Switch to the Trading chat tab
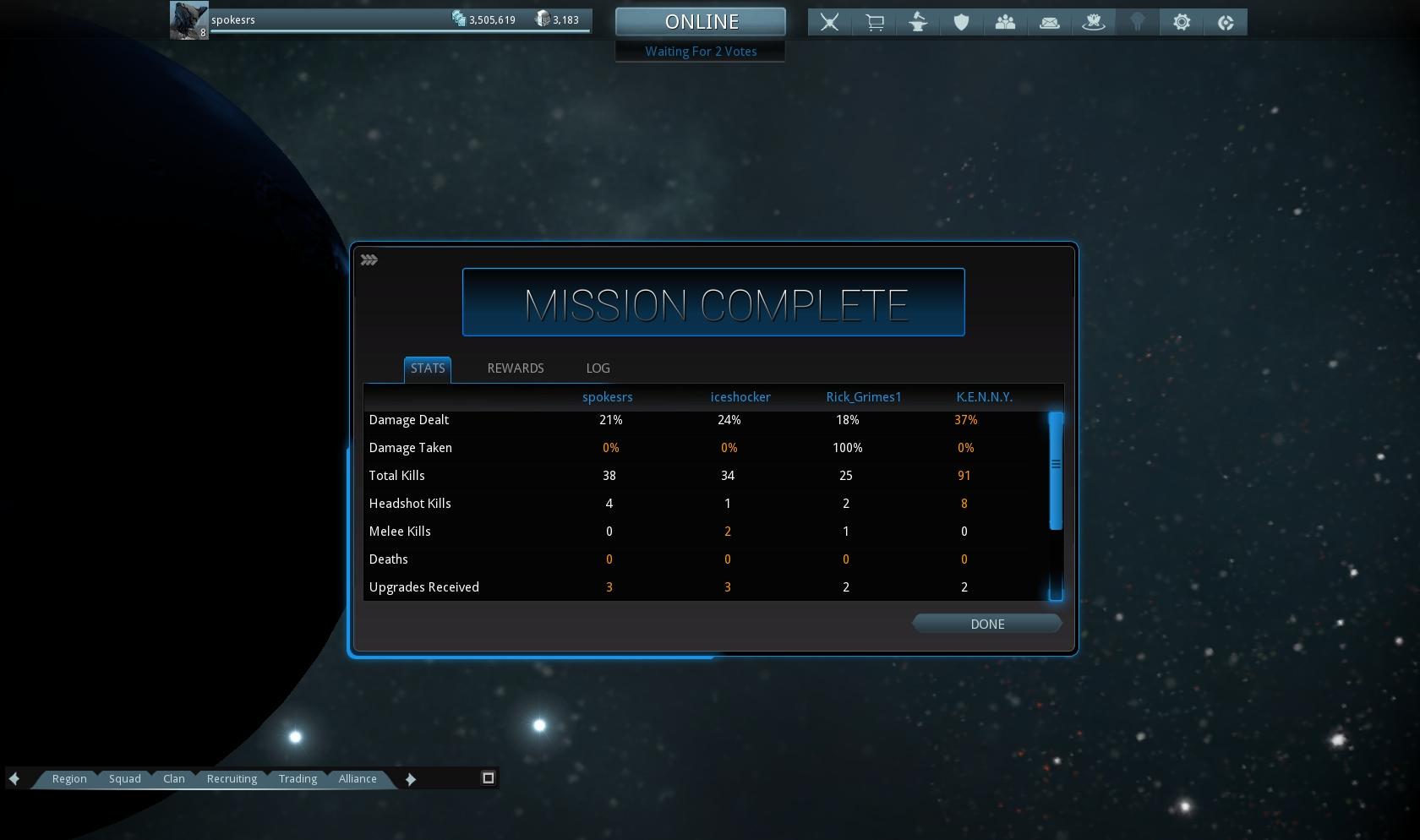 point(298,779)
